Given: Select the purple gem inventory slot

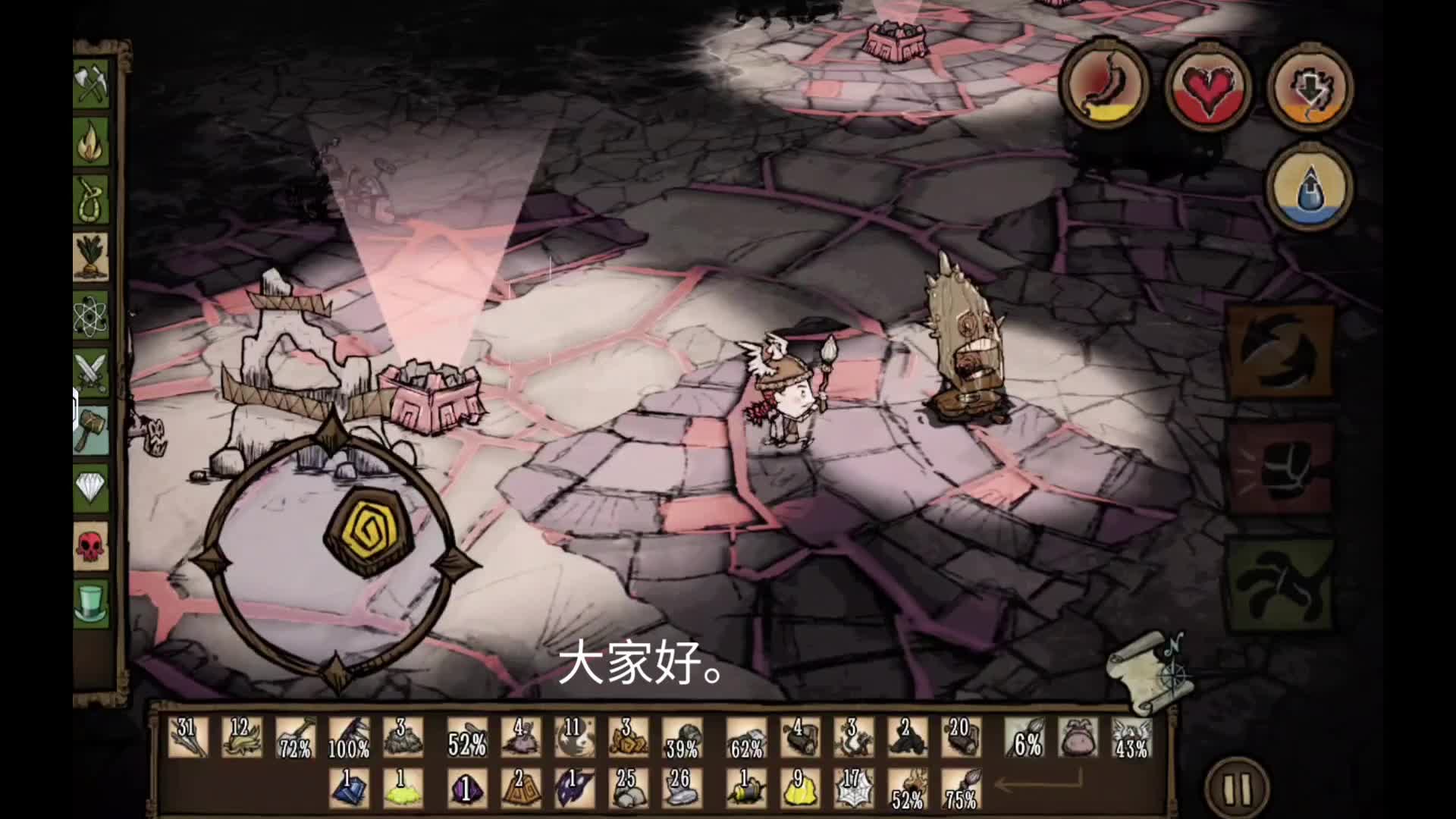Looking at the screenshot, I should tap(465, 789).
